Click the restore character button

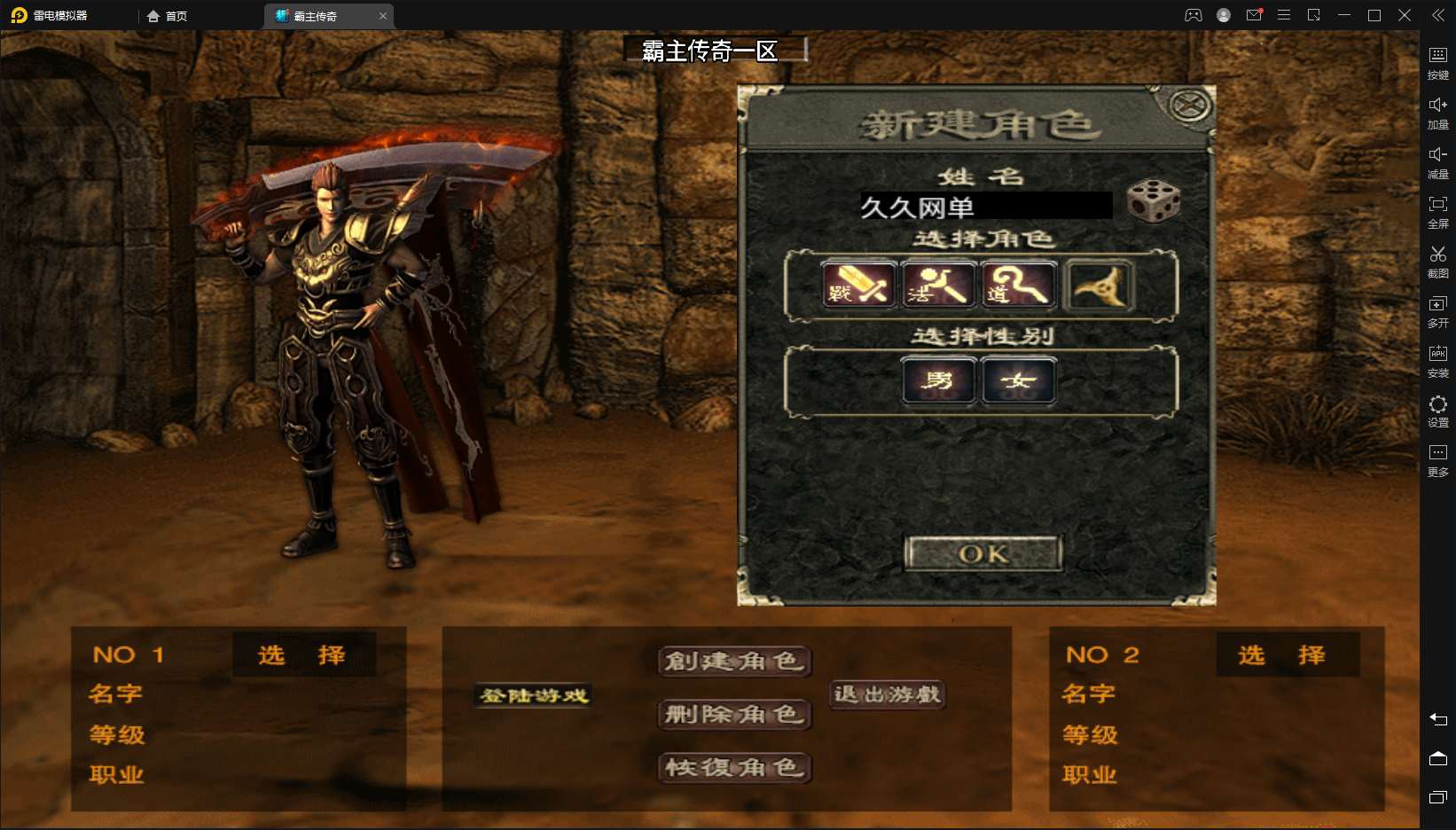[734, 768]
